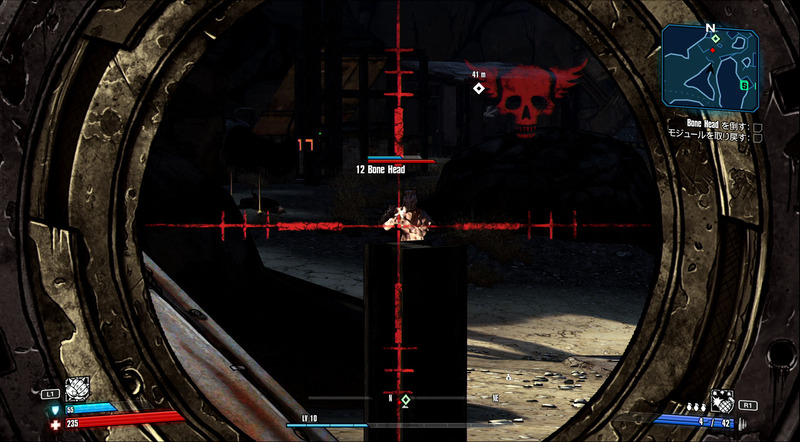800x442 pixels.
Task: Click the module retrieval objective checkbox
Action: coord(757,137)
